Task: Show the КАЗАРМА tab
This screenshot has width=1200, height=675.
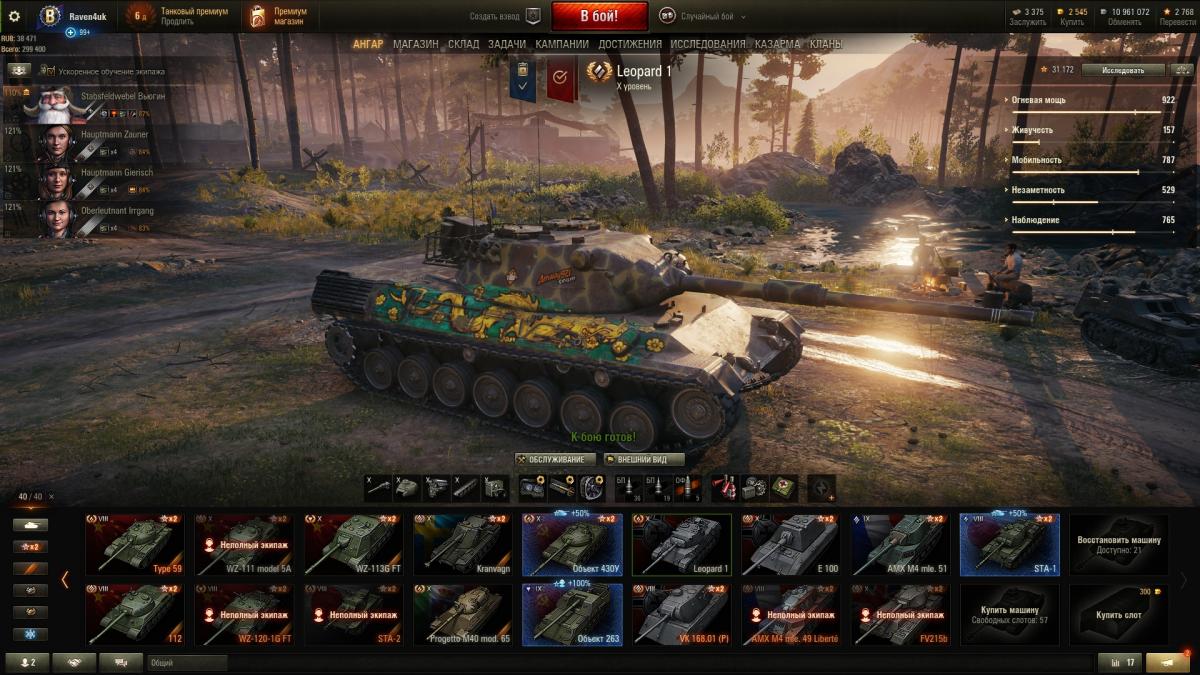Action: click(777, 44)
